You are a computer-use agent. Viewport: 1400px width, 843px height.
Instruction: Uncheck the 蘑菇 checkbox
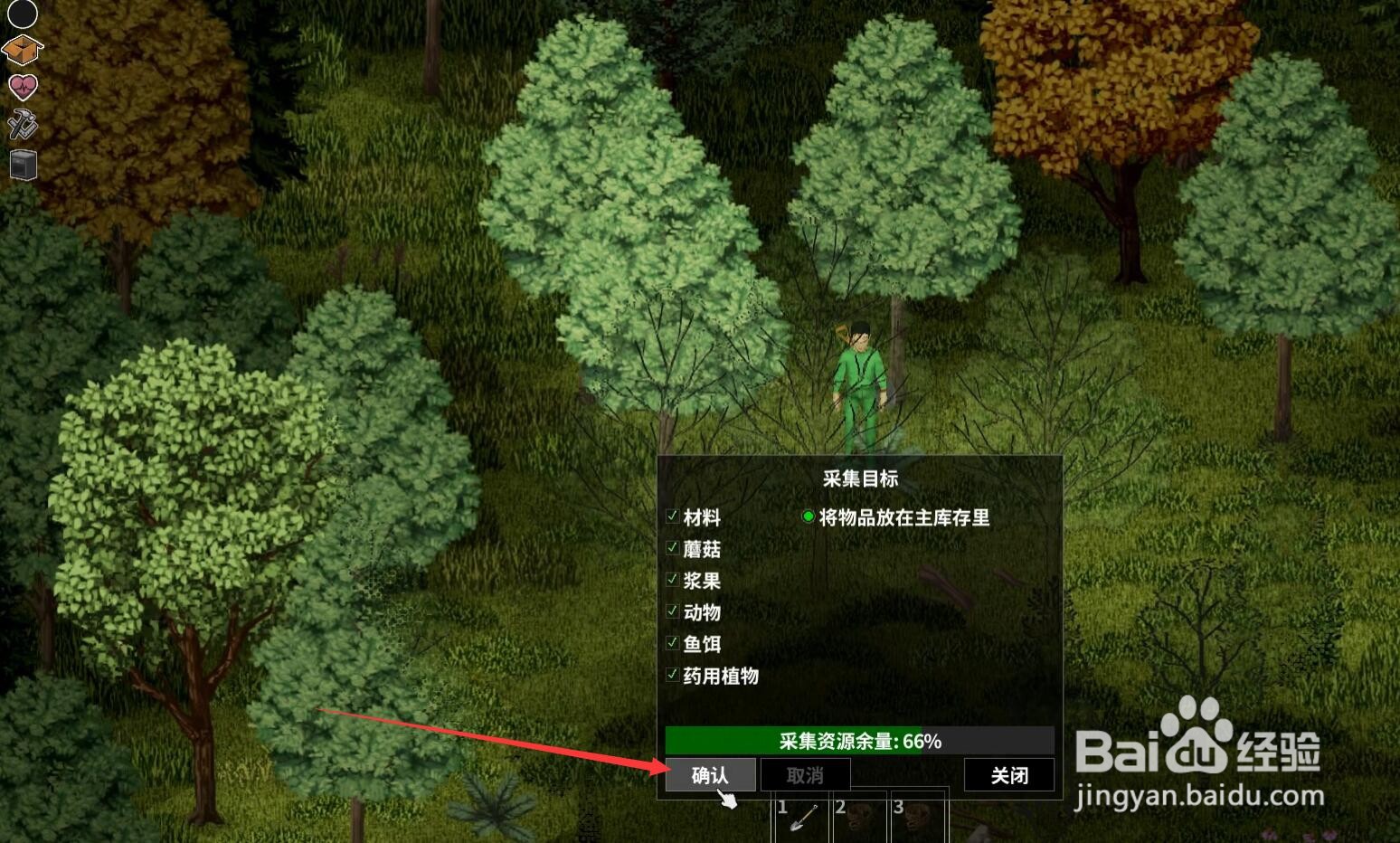click(672, 547)
